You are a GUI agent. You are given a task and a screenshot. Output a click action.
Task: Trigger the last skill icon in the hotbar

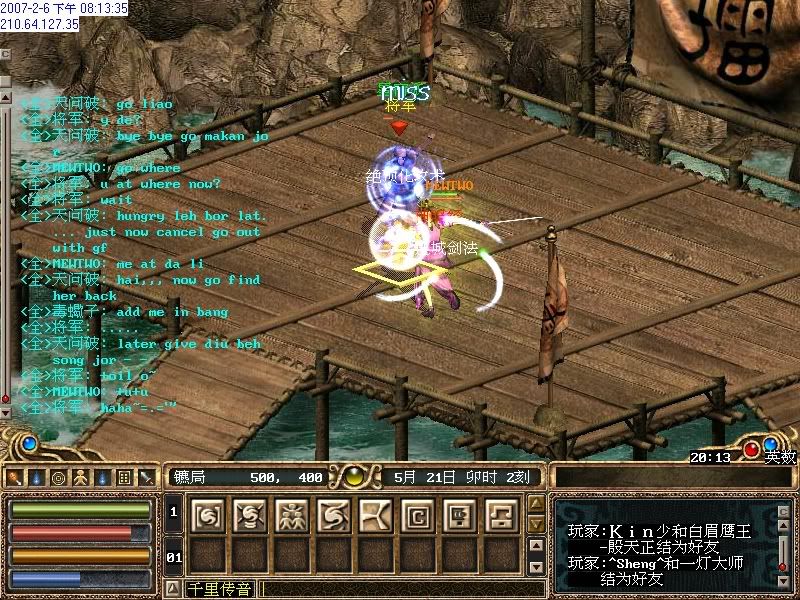click(501, 515)
